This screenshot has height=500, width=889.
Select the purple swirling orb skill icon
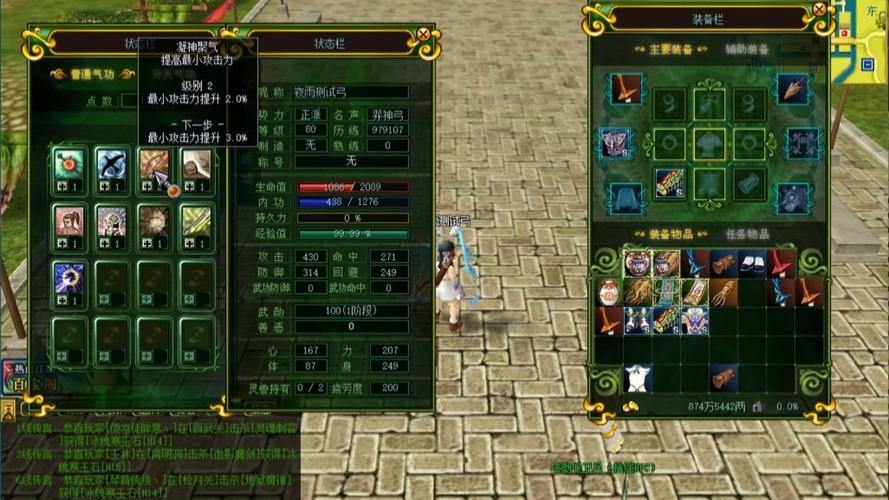[69, 278]
